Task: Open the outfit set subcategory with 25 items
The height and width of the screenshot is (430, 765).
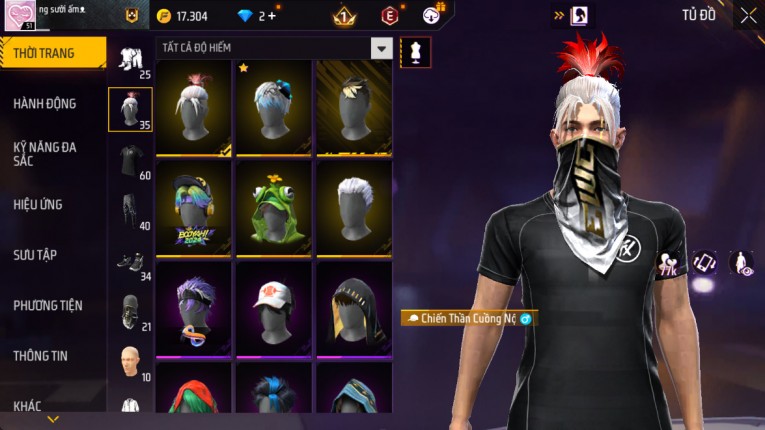Action: 129,60
